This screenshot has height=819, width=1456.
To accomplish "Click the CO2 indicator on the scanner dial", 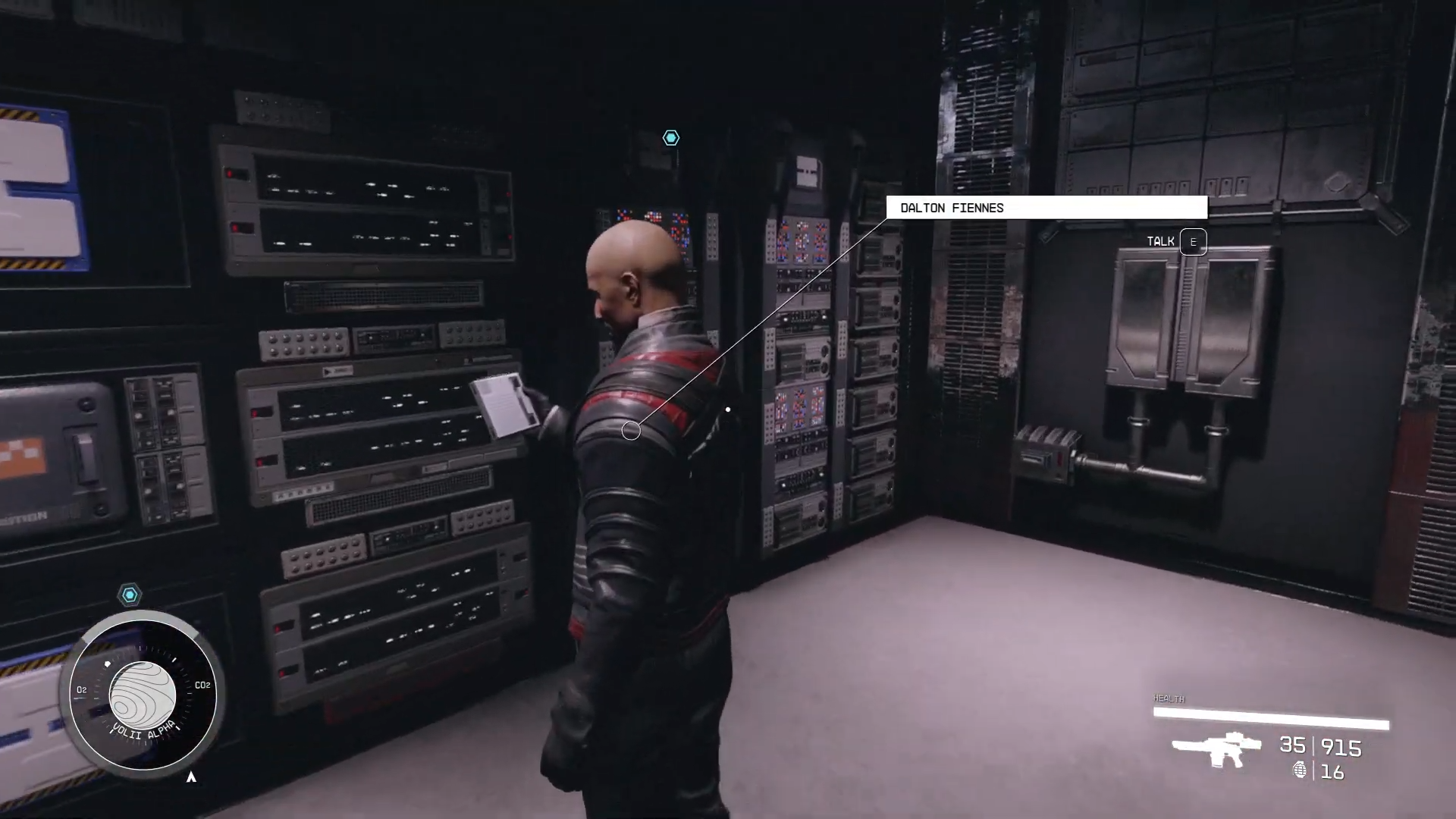I will pos(202,685).
